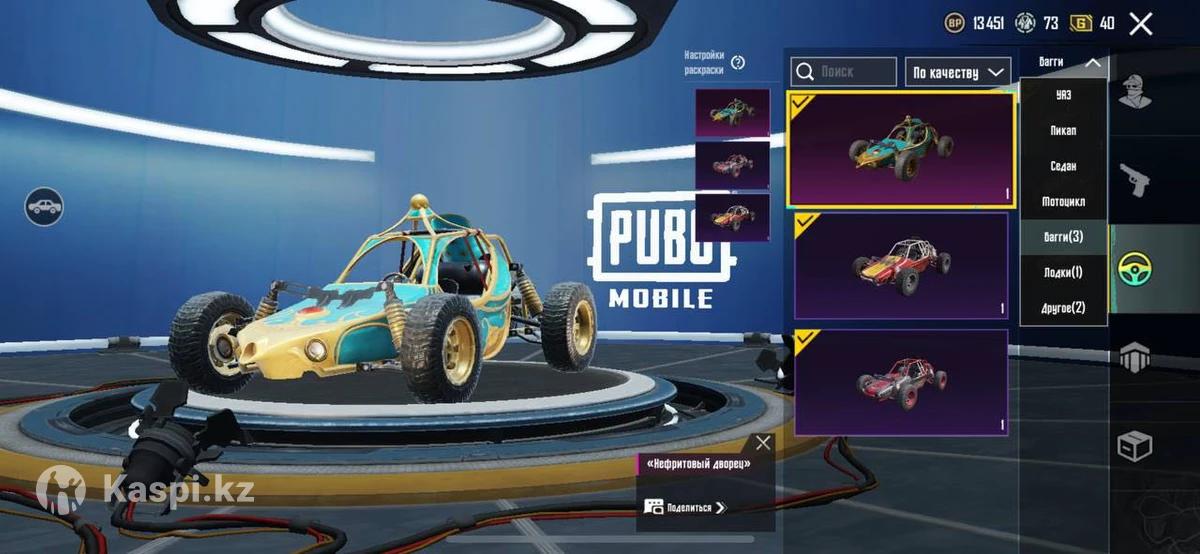Open the steering wheel vehicles tab

1134,268
